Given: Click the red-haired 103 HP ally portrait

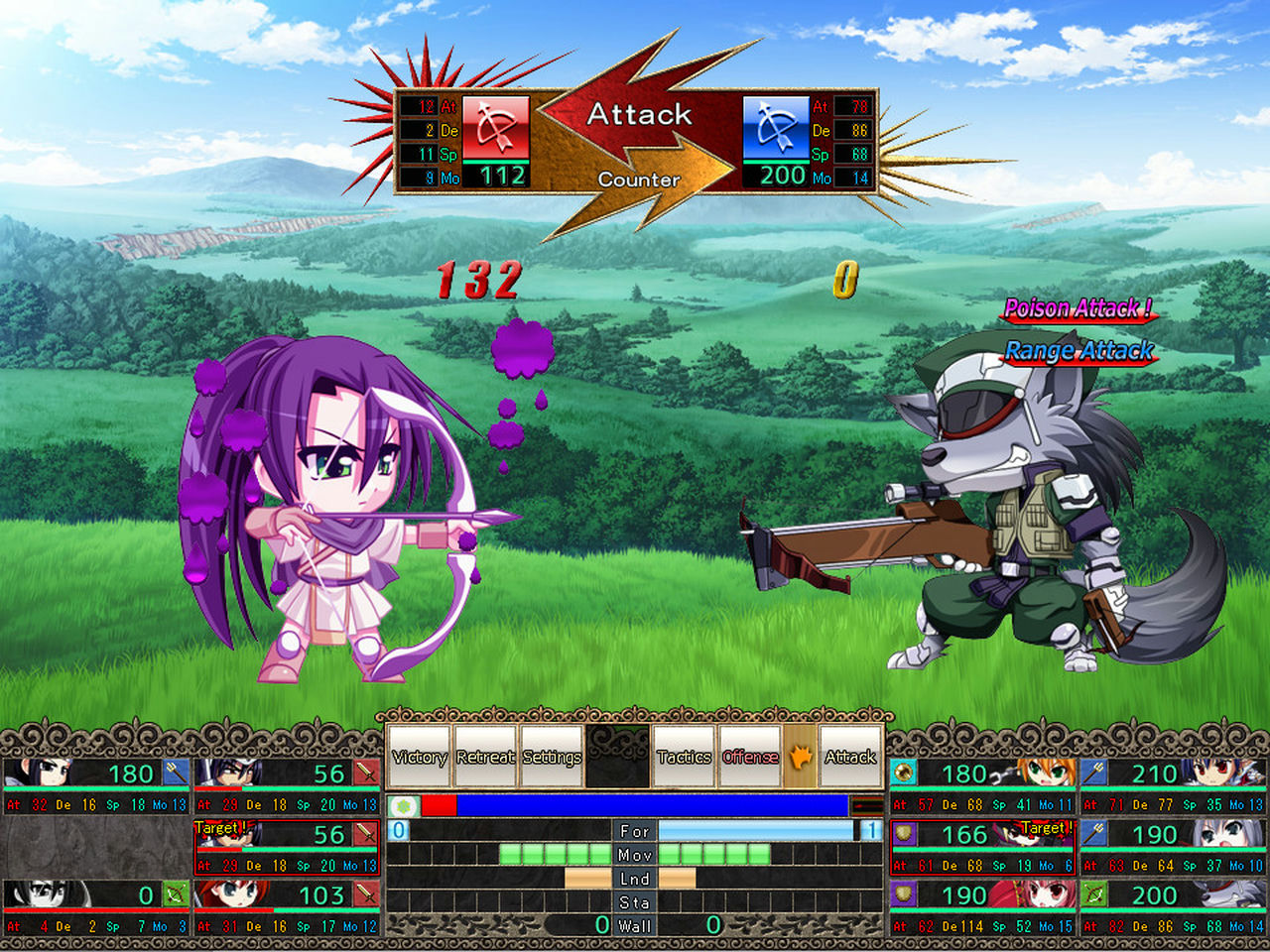Looking at the screenshot, I should click(228, 894).
